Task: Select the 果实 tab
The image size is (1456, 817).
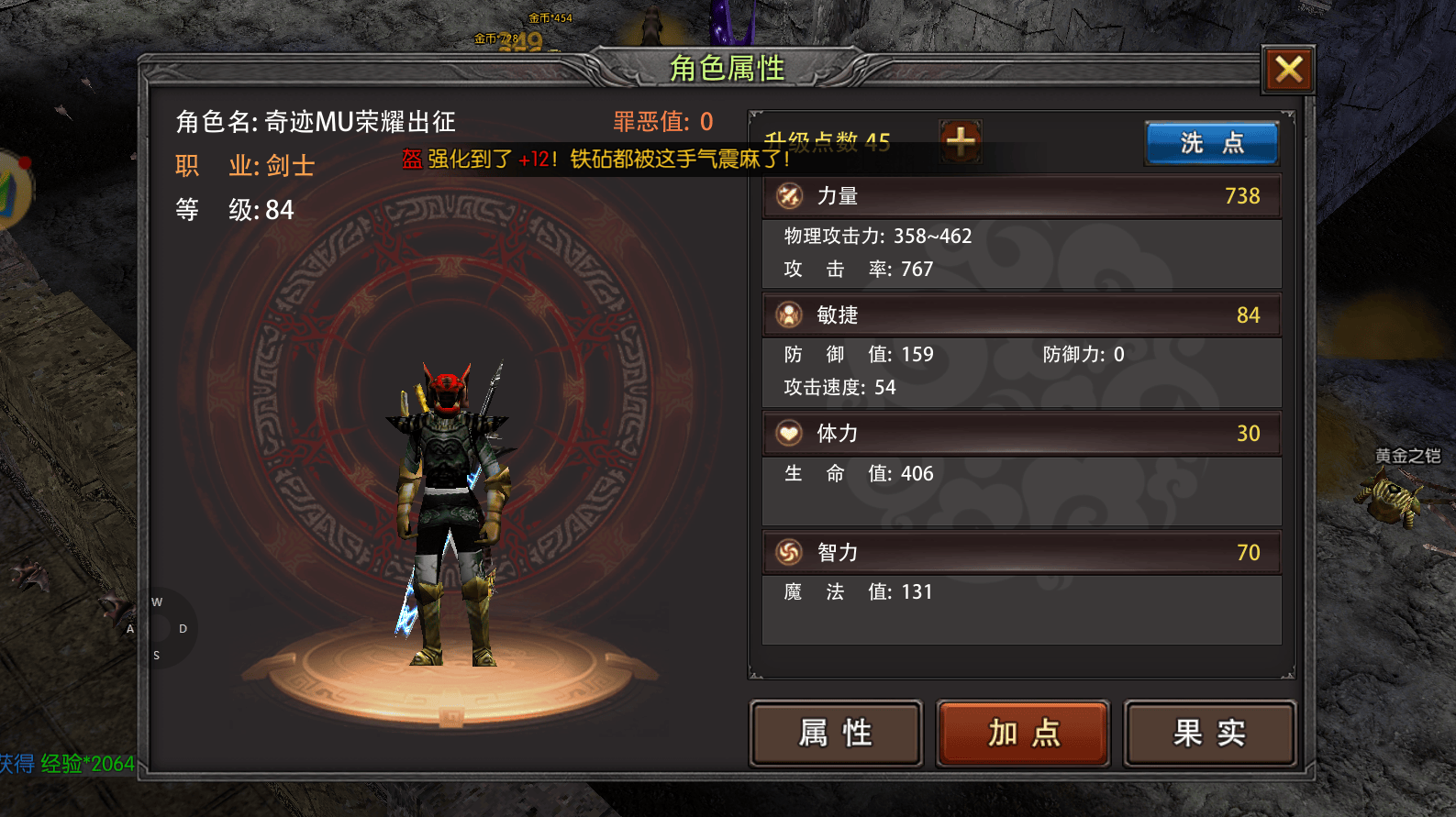Action: (1209, 733)
